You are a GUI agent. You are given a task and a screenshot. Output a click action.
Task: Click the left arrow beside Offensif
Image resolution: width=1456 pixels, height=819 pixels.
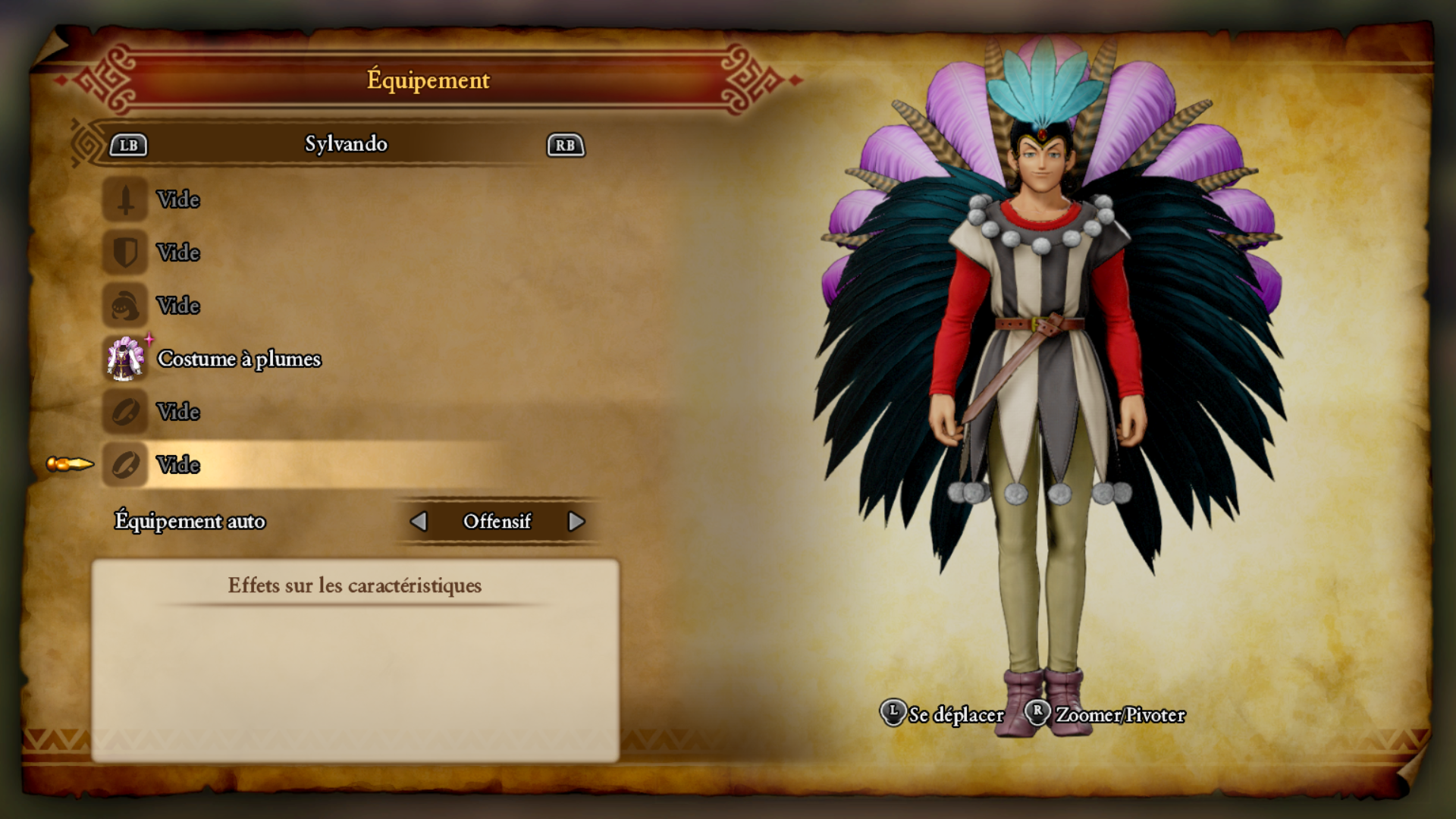pos(419,522)
